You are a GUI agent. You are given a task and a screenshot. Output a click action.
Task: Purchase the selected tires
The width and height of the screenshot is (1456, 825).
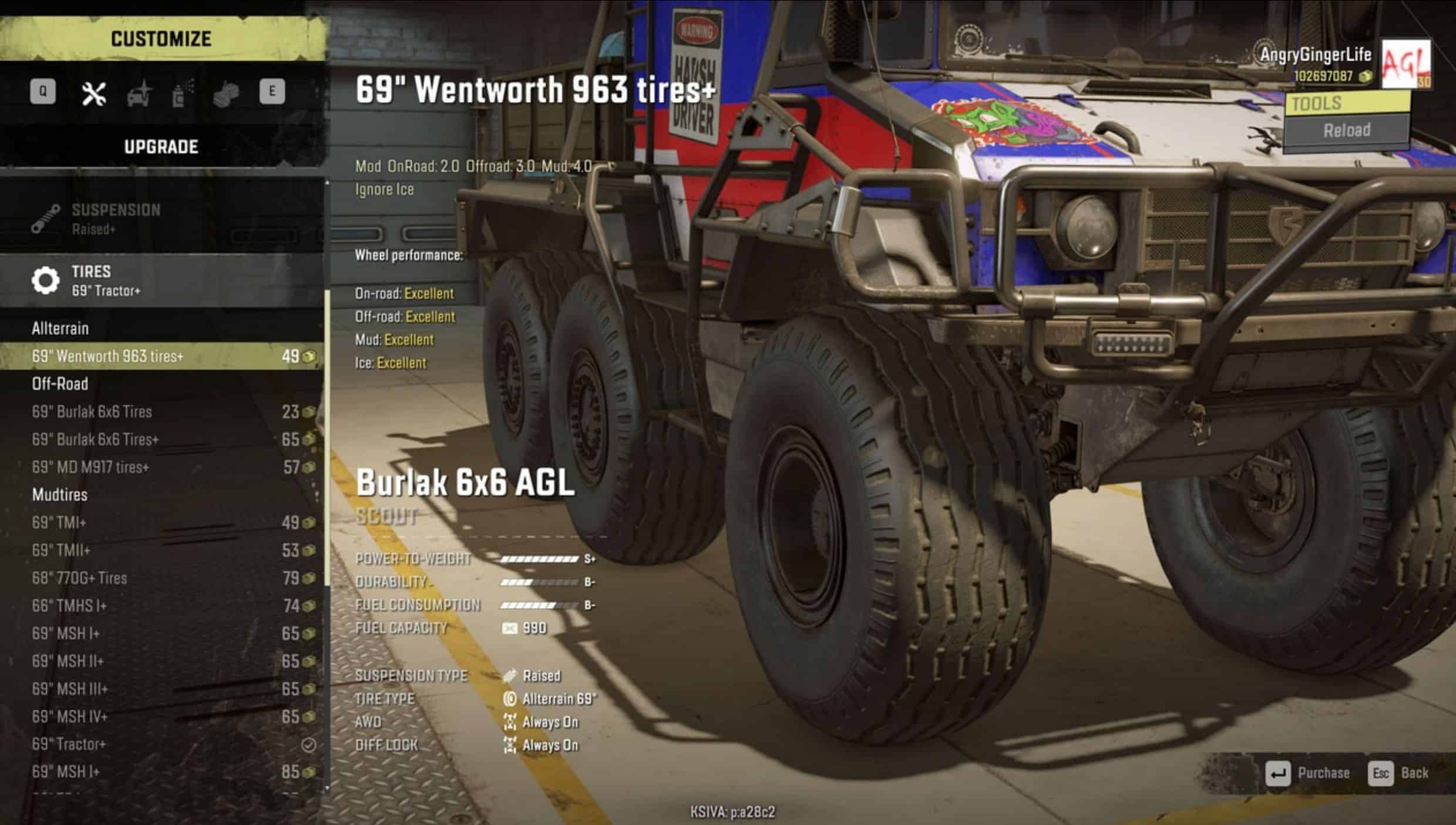pos(1309,773)
